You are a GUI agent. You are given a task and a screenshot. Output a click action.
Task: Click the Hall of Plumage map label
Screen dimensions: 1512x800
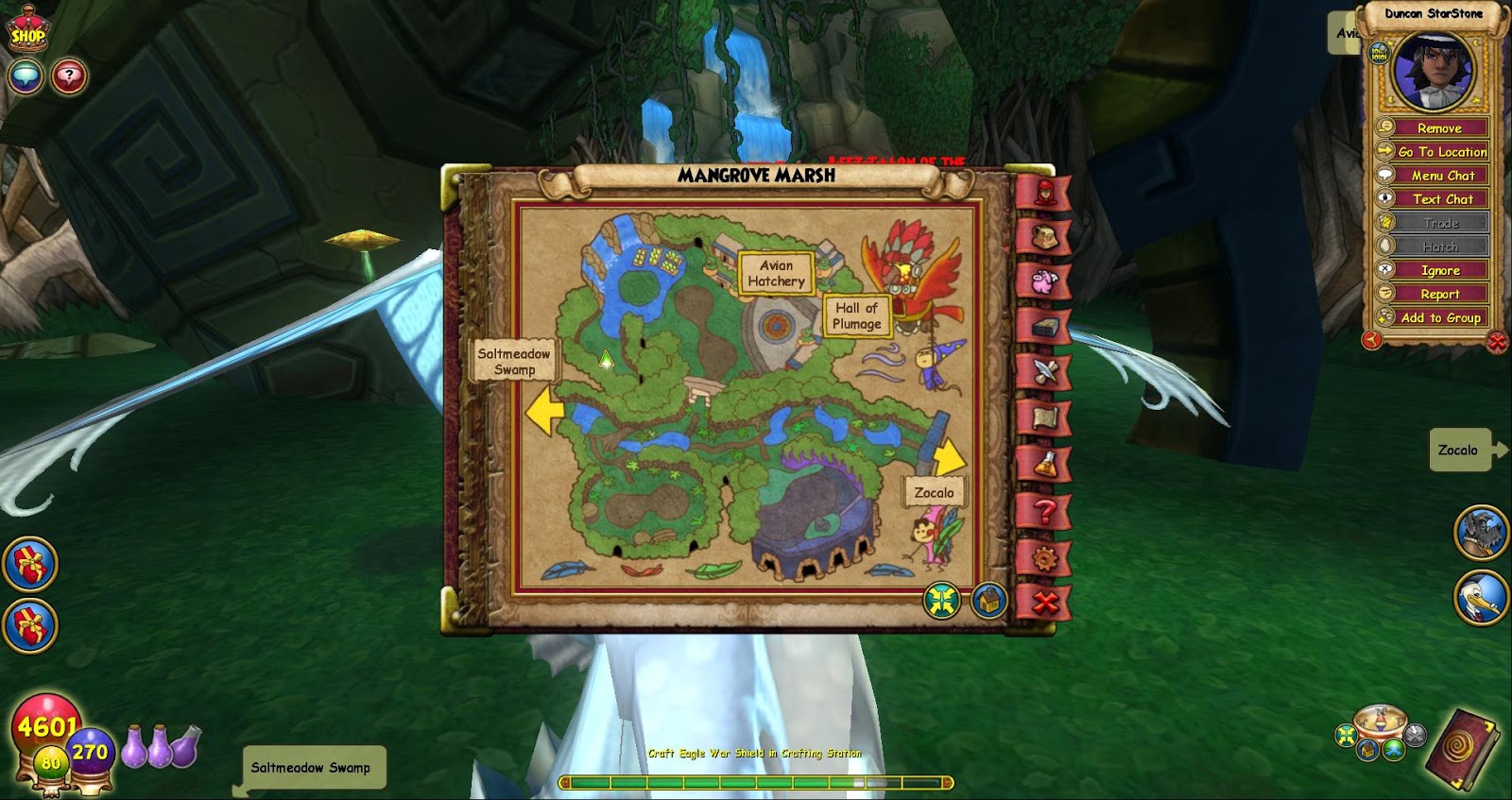(856, 314)
